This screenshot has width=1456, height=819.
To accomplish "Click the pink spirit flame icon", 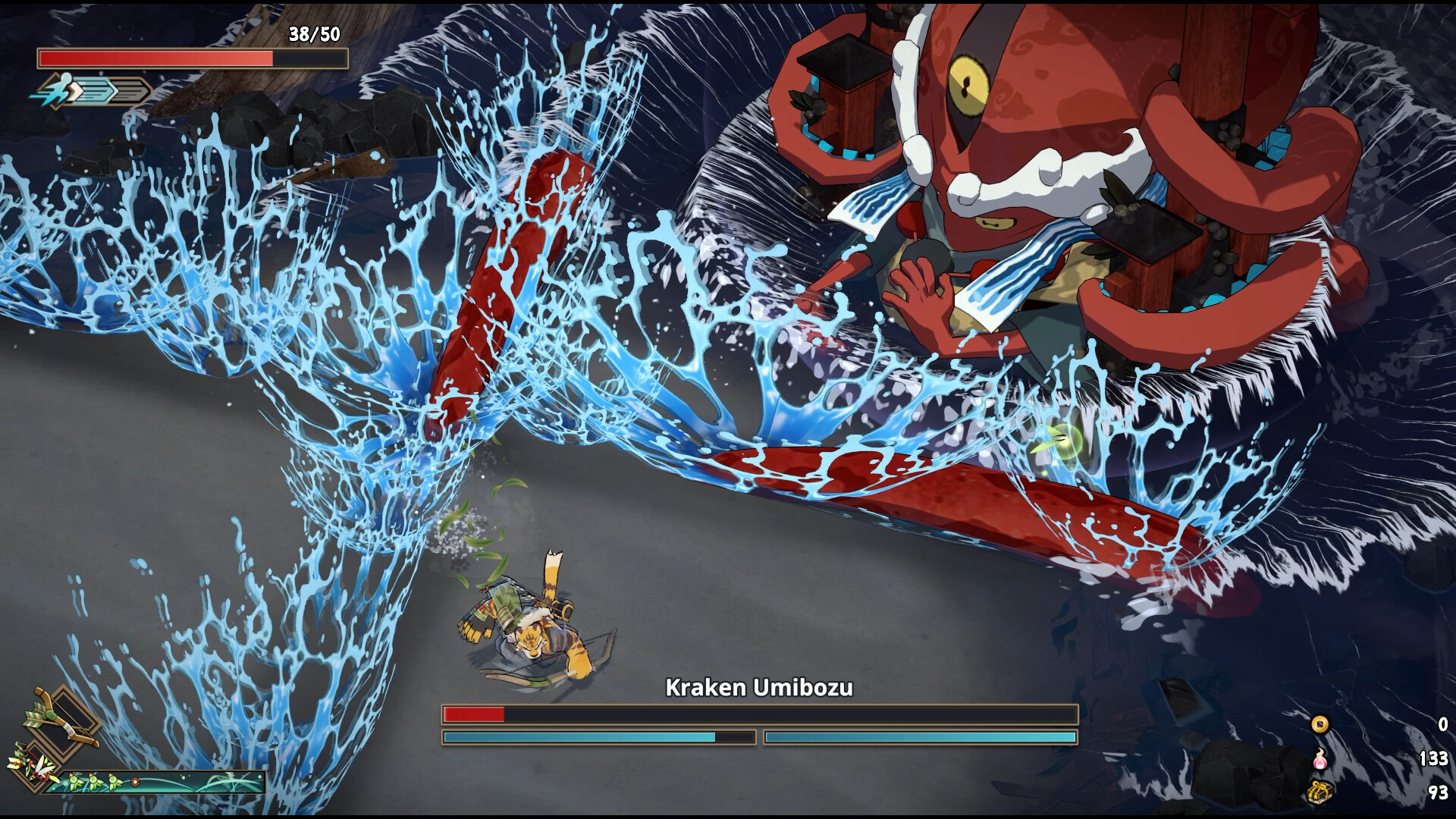I will pos(1320,761).
